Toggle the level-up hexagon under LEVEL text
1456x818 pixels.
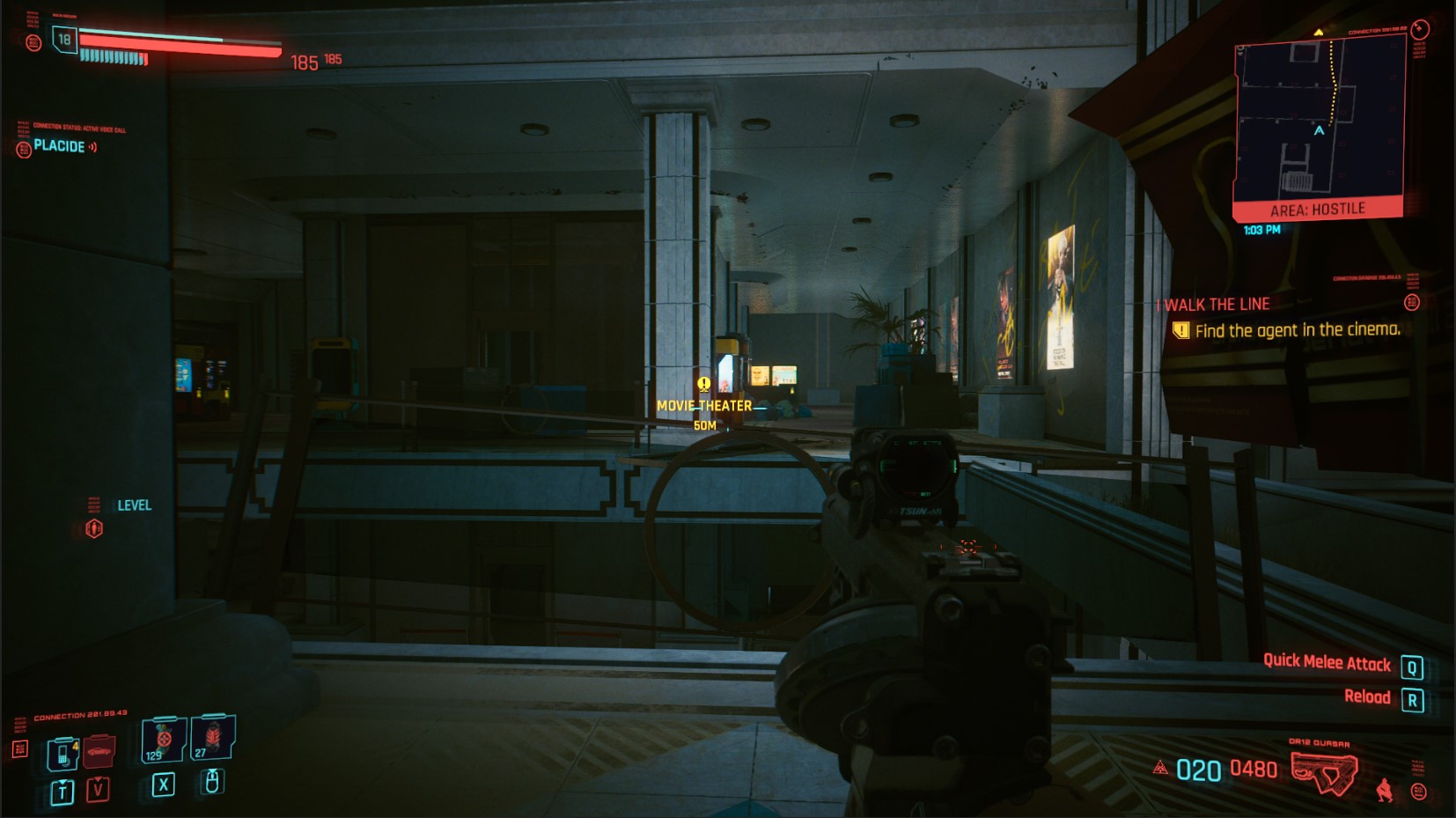point(94,528)
